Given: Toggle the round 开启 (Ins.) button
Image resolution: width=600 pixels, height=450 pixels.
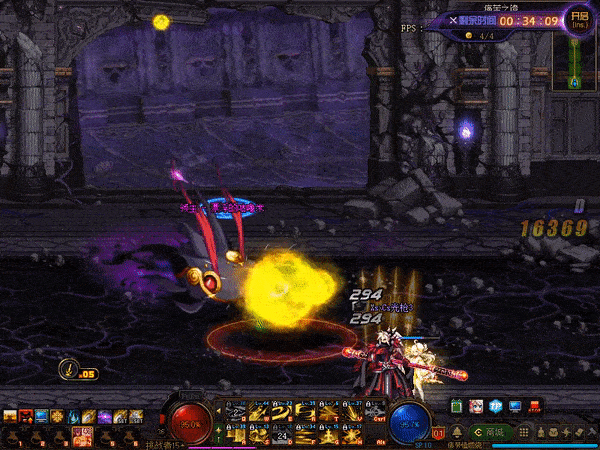Looking at the screenshot, I should (577, 18).
